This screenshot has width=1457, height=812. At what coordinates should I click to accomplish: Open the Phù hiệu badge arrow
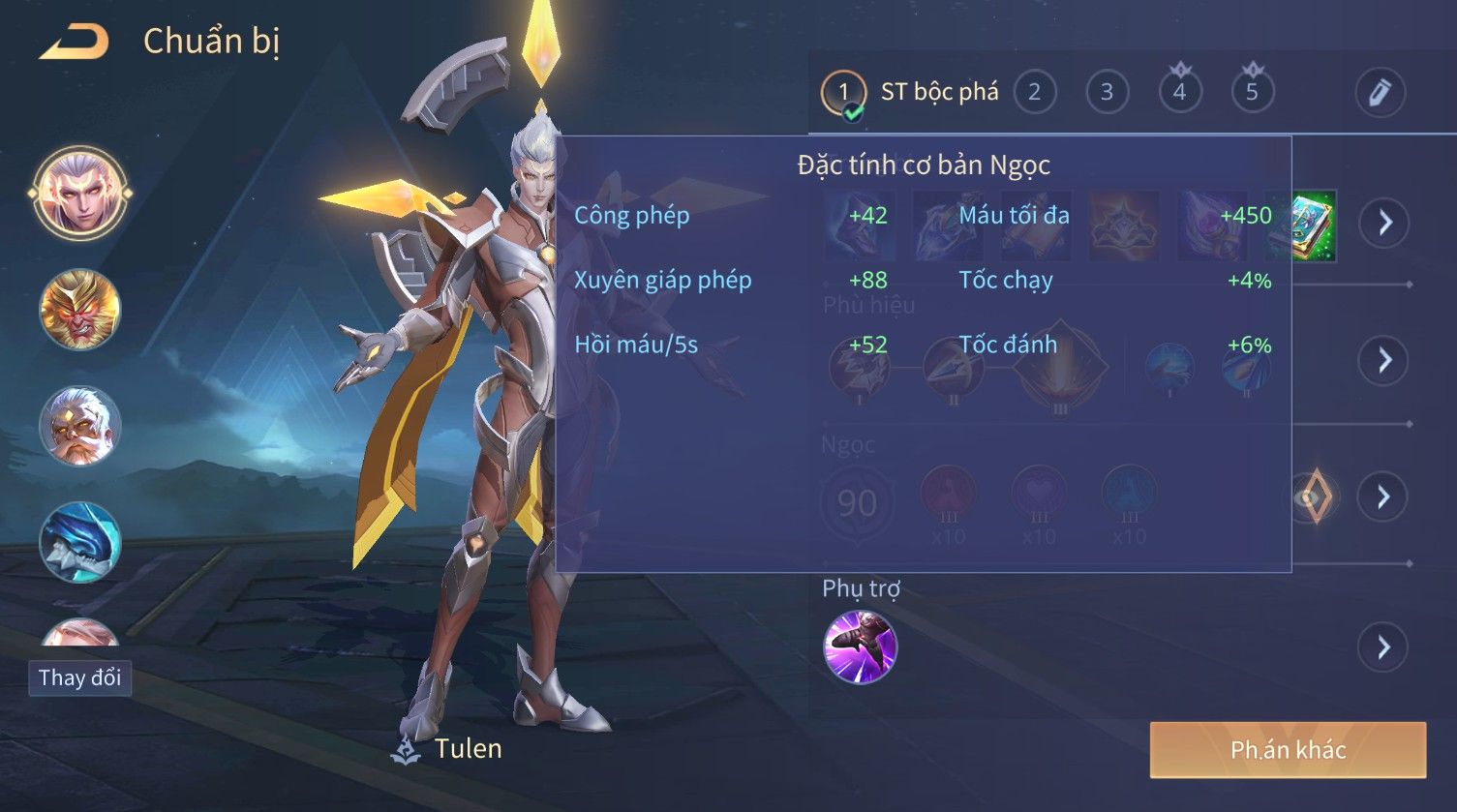tap(1383, 360)
